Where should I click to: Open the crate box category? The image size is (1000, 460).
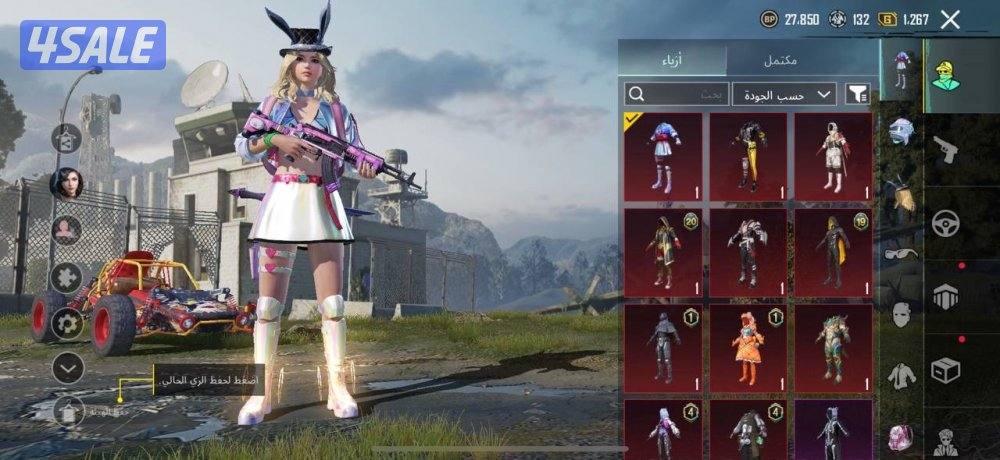(x=945, y=370)
